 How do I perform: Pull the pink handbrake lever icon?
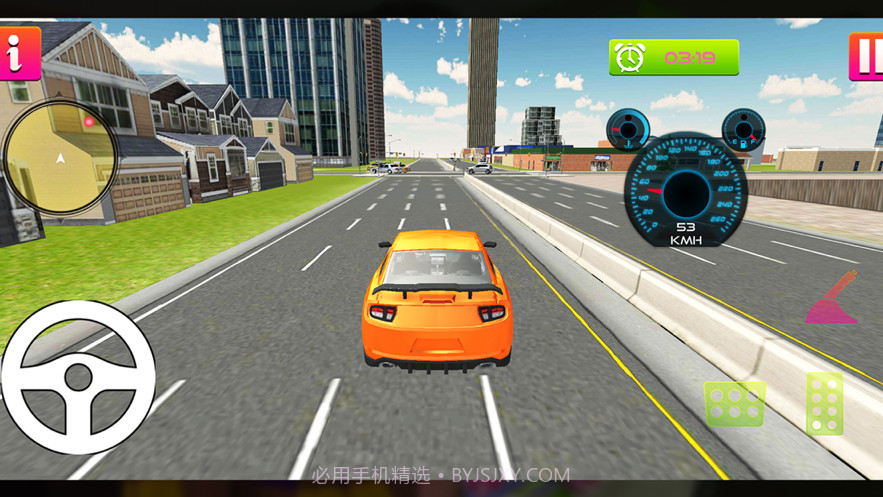834,299
